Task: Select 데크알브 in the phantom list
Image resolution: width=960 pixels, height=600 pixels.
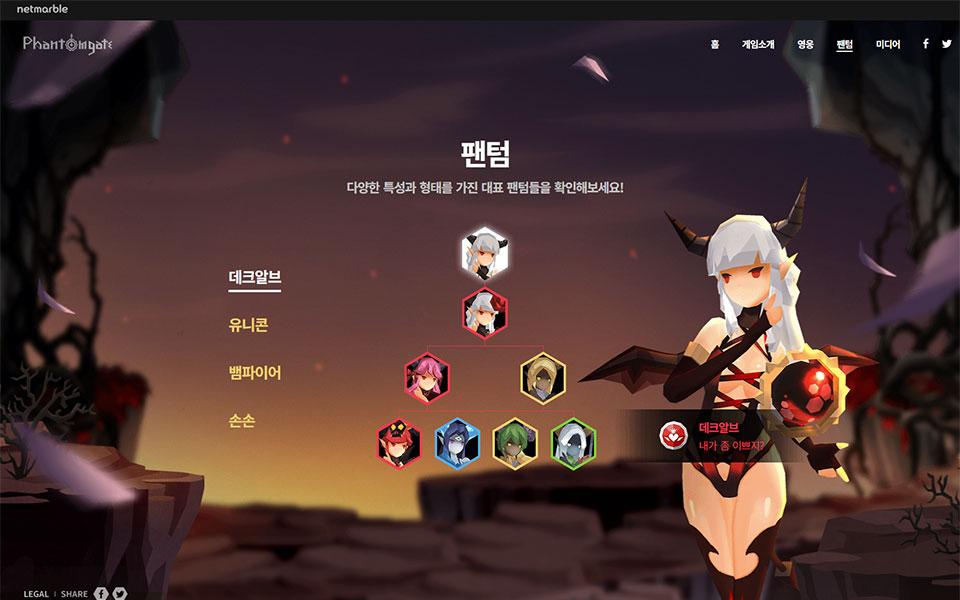Action: [x=254, y=279]
